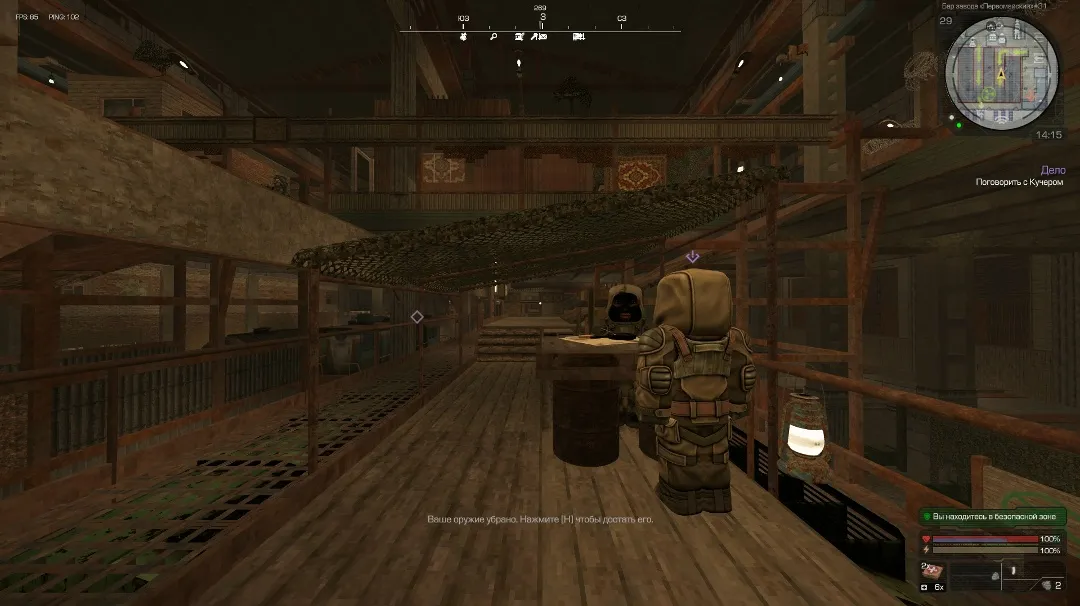Select the quest "Поговорить с Кучером" in the tracker
The height and width of the screenshot is (606, 1080).
point(1020,182)
